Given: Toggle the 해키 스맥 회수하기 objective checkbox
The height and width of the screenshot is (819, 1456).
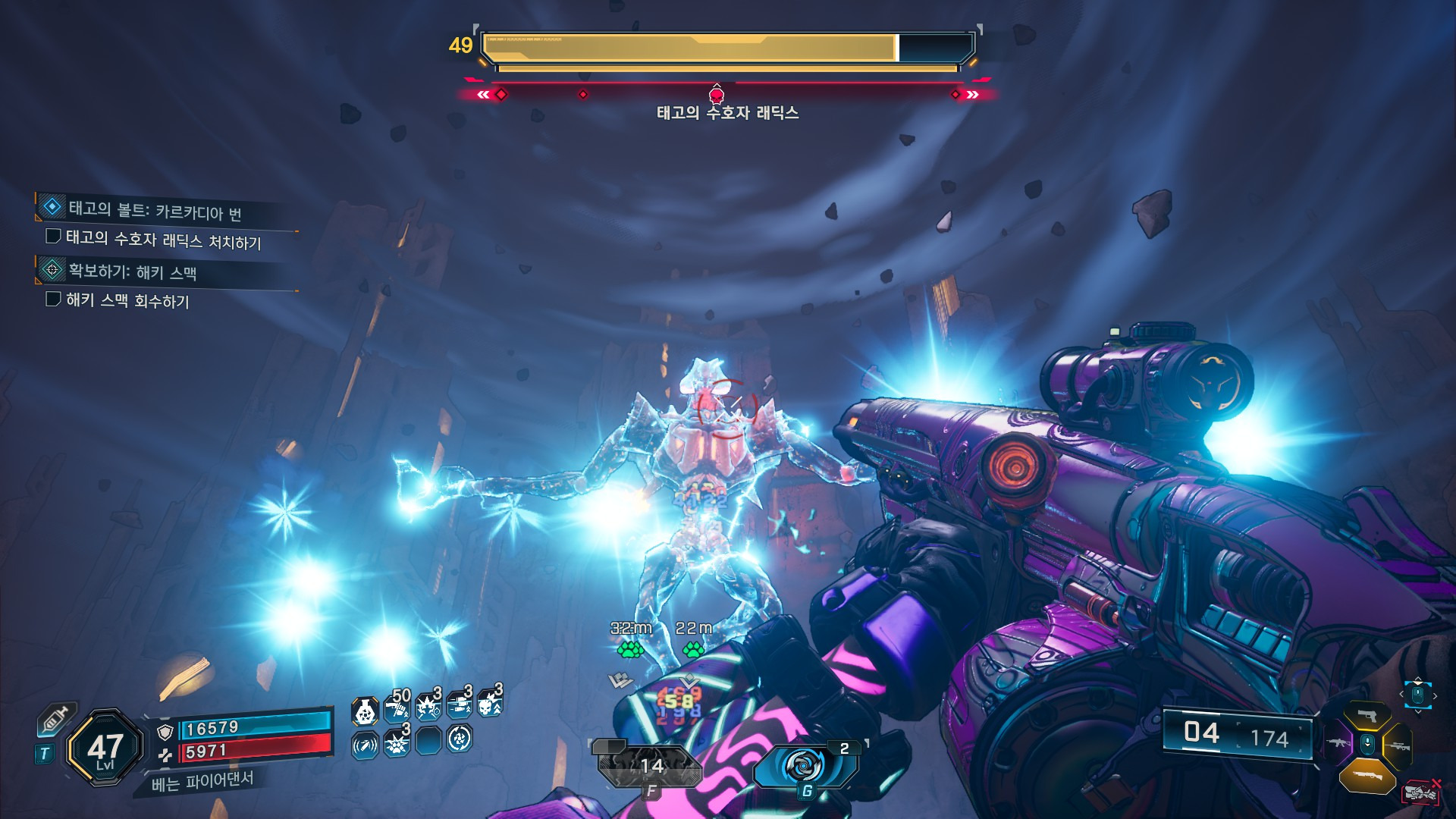Looking at the screenshot, I should tap(53, 299).
